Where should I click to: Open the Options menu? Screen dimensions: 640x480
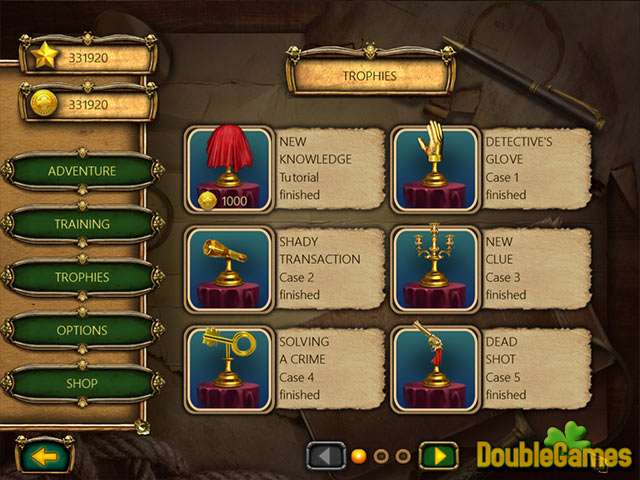(x=82, y=330)
